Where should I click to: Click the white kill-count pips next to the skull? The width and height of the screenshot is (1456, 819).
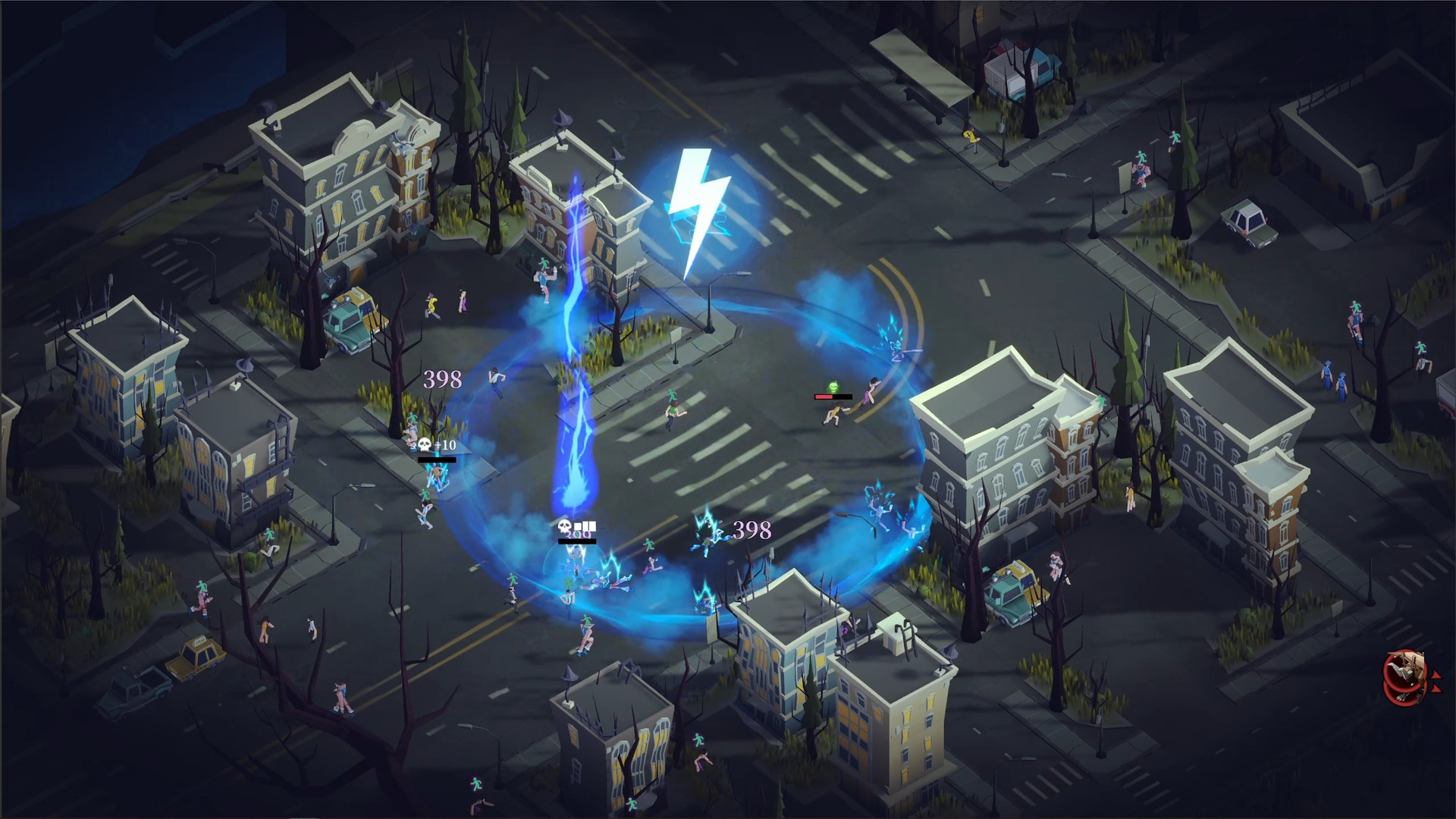click(x=585, y=526)
